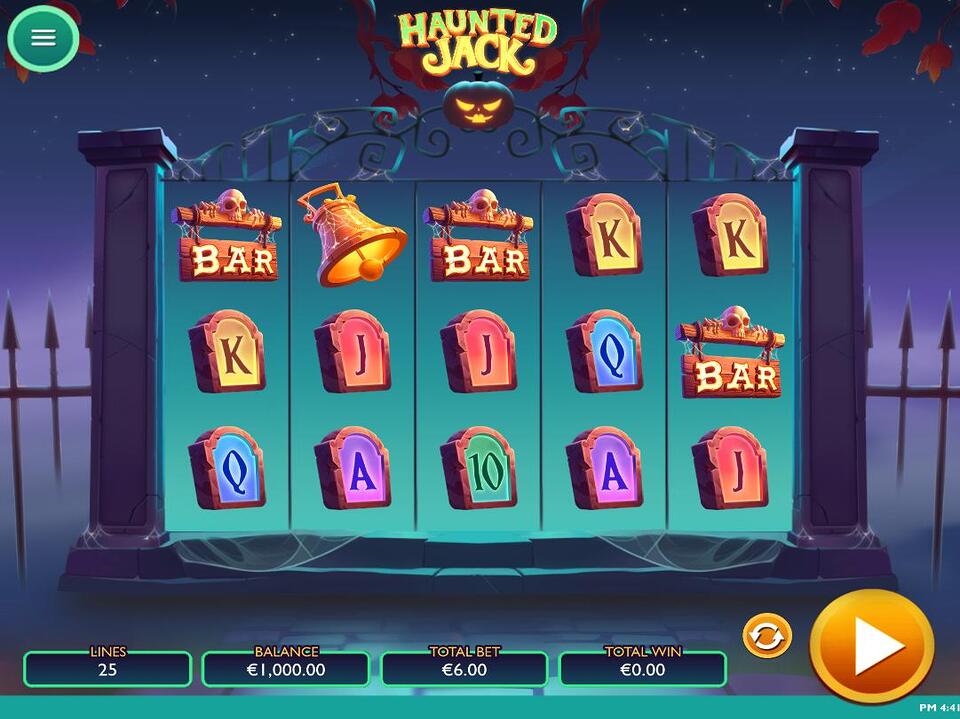Viewport: 960px width, 719px height.
Task: Open the Total Bet selector
Action: pyautogui.click(x=464, y=668)
